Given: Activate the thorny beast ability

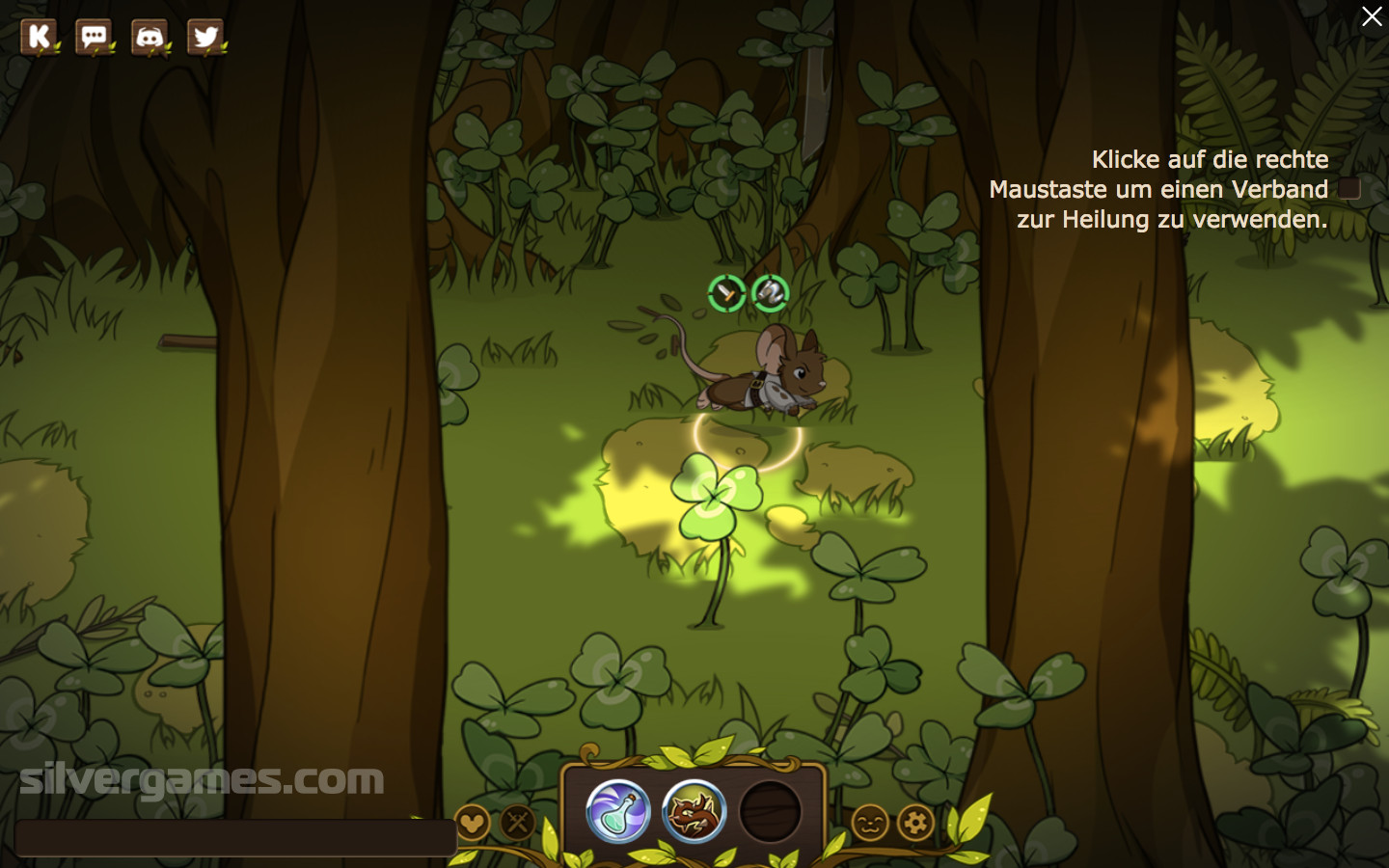Looking at the screenshot, I should click(694, 811).
